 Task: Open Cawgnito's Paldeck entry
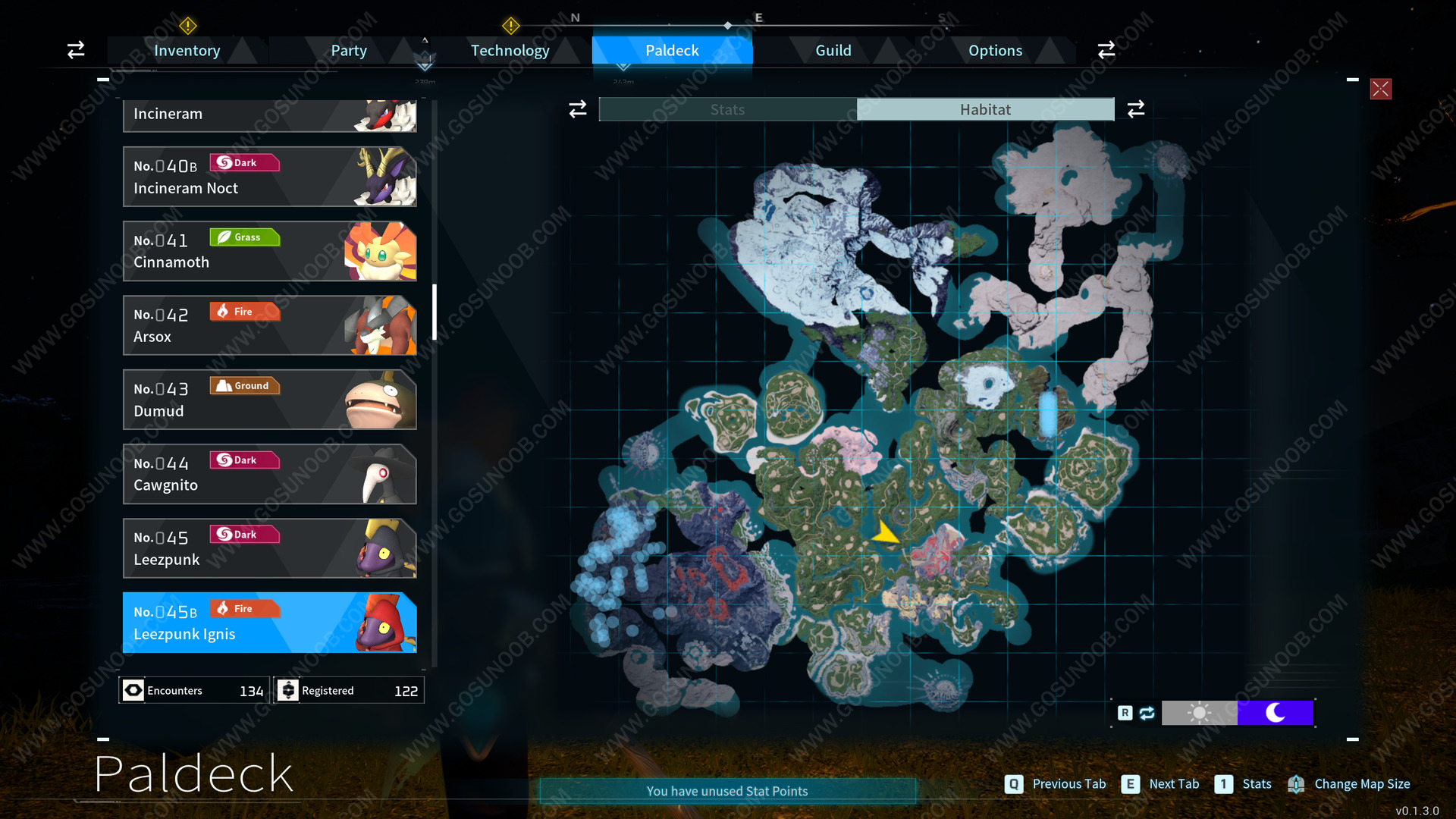[269, 474]
